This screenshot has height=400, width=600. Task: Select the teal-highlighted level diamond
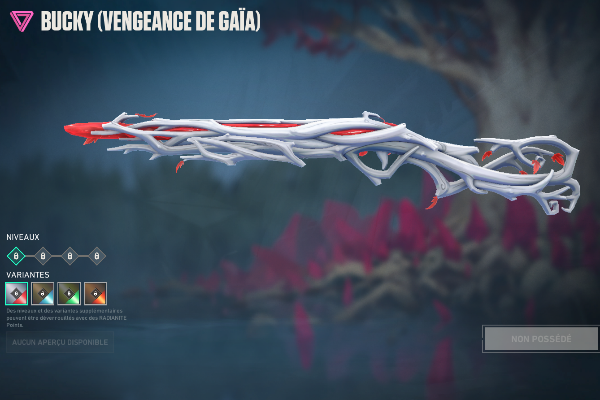[x=16, y=256]
